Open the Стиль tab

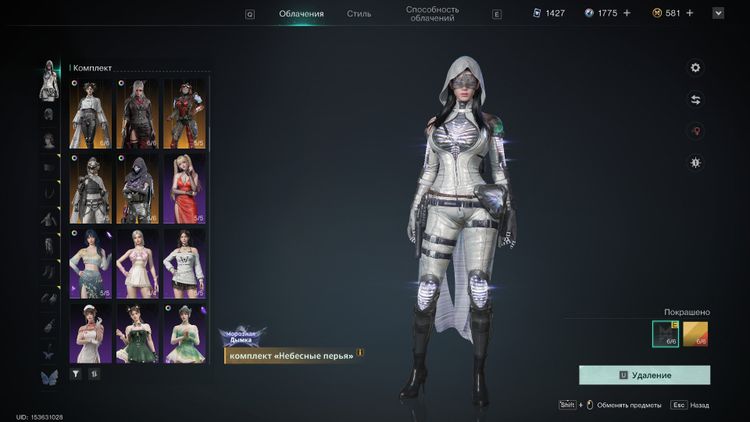click(x=359, y=14)
